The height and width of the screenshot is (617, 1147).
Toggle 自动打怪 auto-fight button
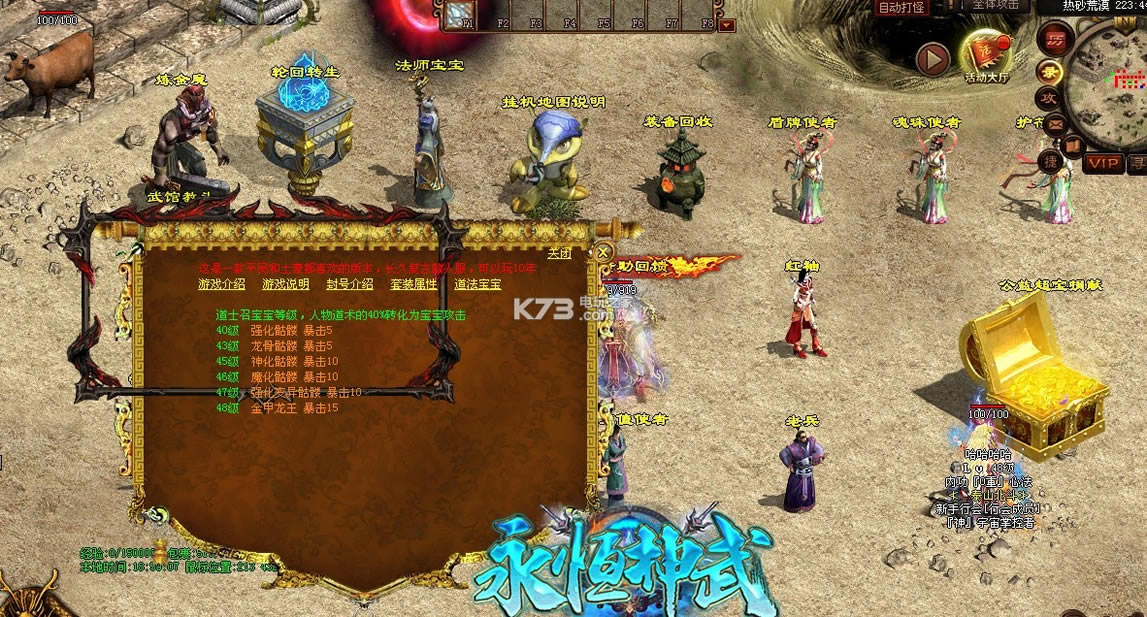point(901,8)
